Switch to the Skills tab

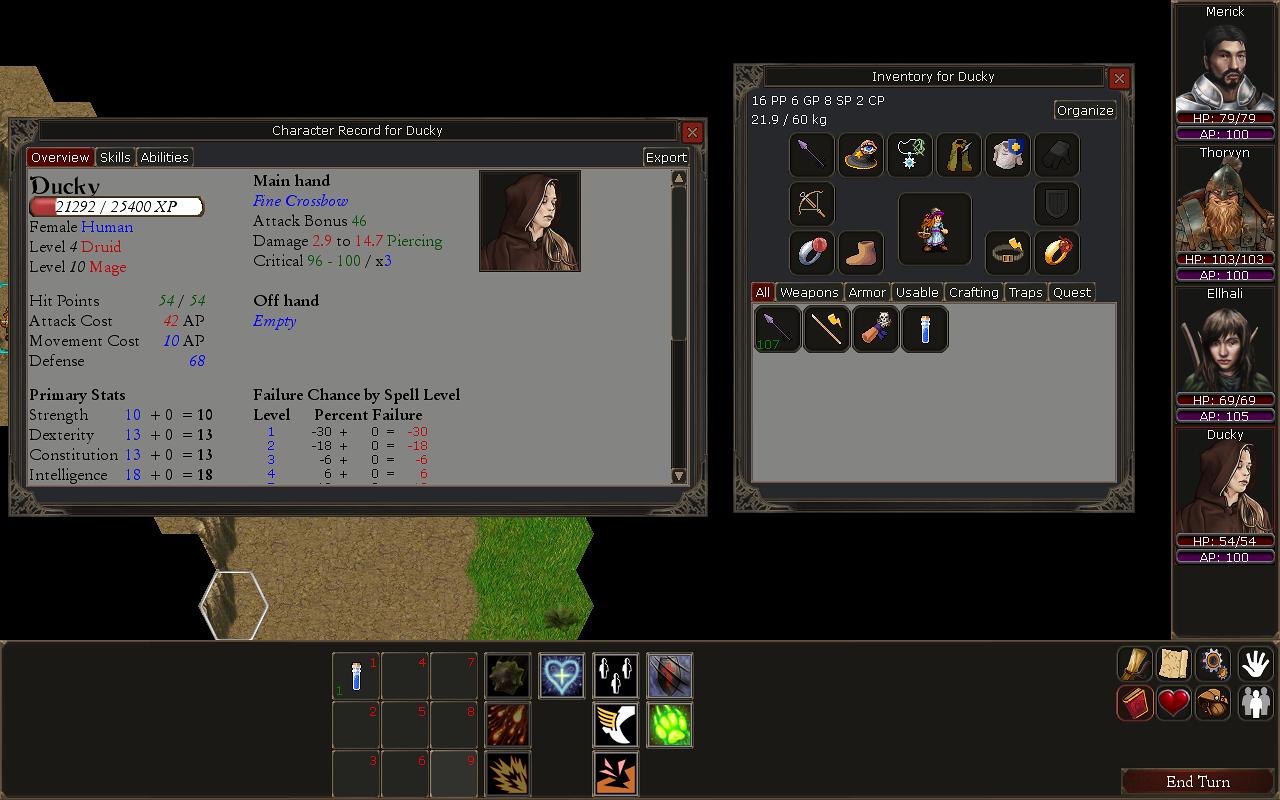point(115,157)
